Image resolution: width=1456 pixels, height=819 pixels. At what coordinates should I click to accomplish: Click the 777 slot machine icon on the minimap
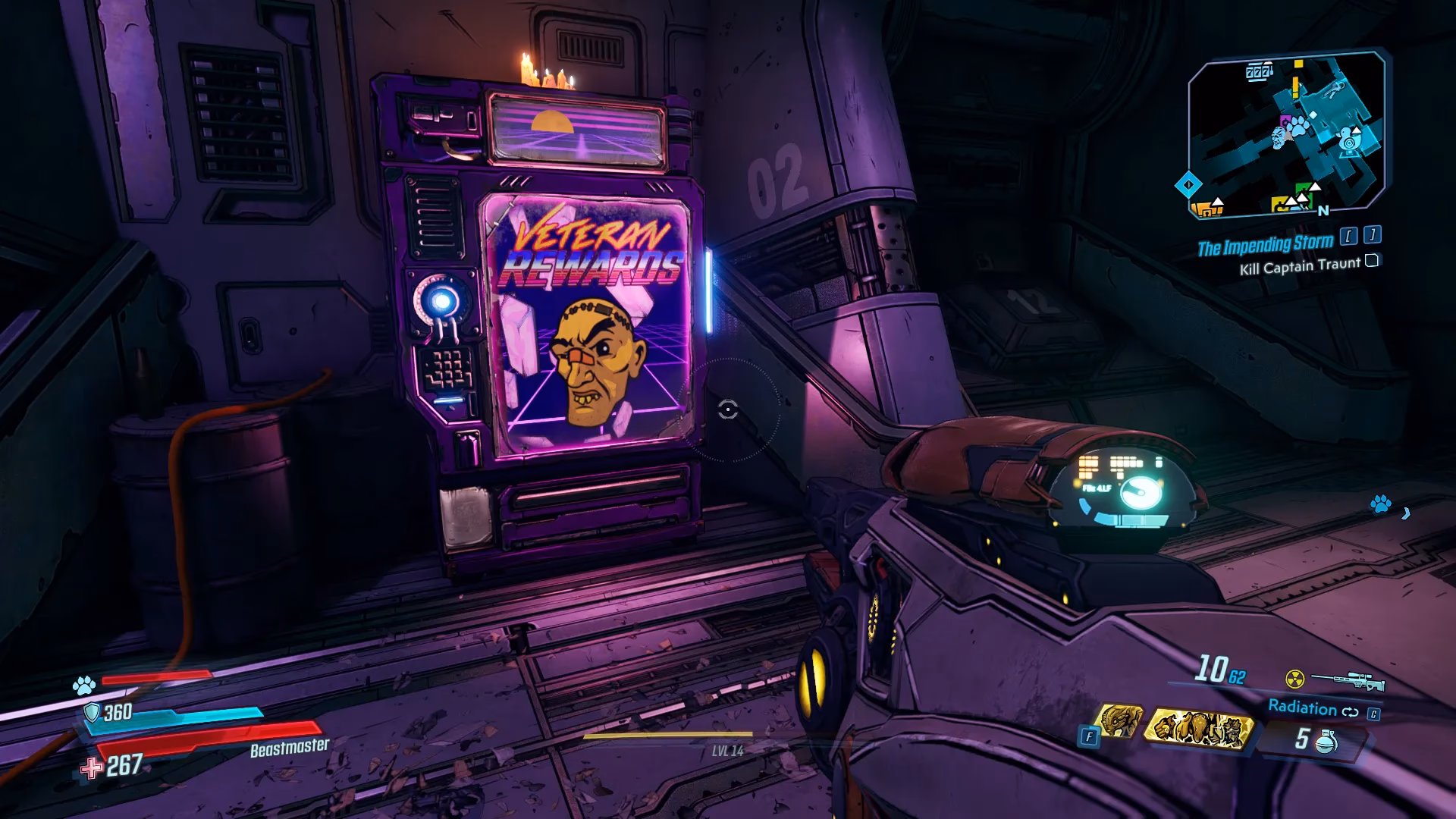pos(1257,71)
